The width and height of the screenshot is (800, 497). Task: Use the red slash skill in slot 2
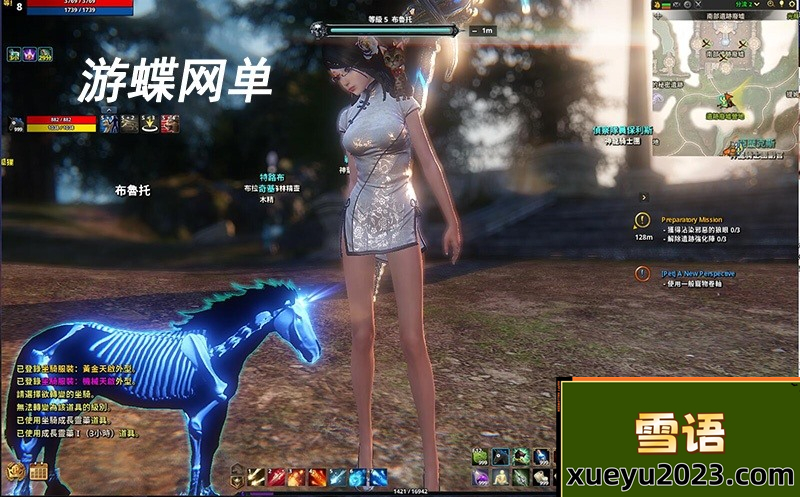275,477
